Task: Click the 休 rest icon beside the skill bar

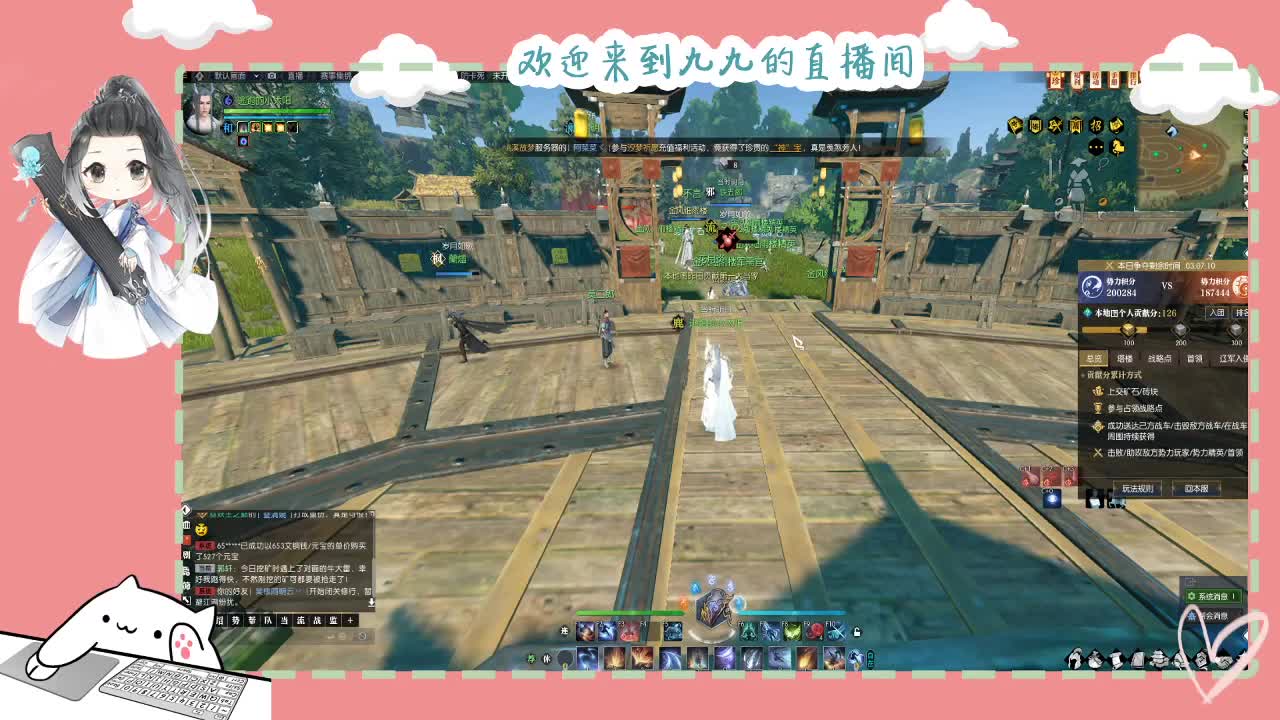Action: pos(547,659)
